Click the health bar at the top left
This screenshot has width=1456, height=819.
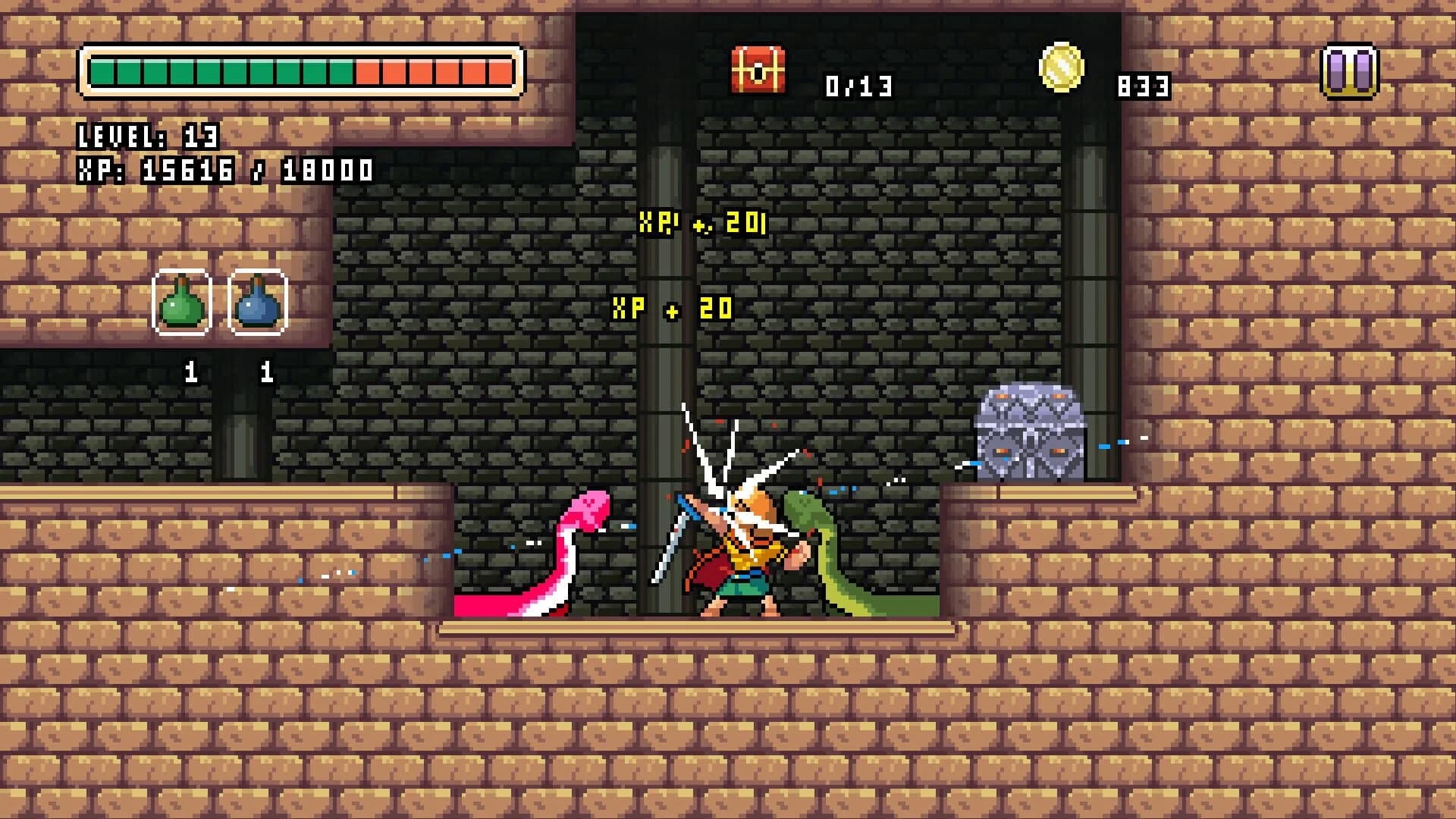[x=302, y=72]
